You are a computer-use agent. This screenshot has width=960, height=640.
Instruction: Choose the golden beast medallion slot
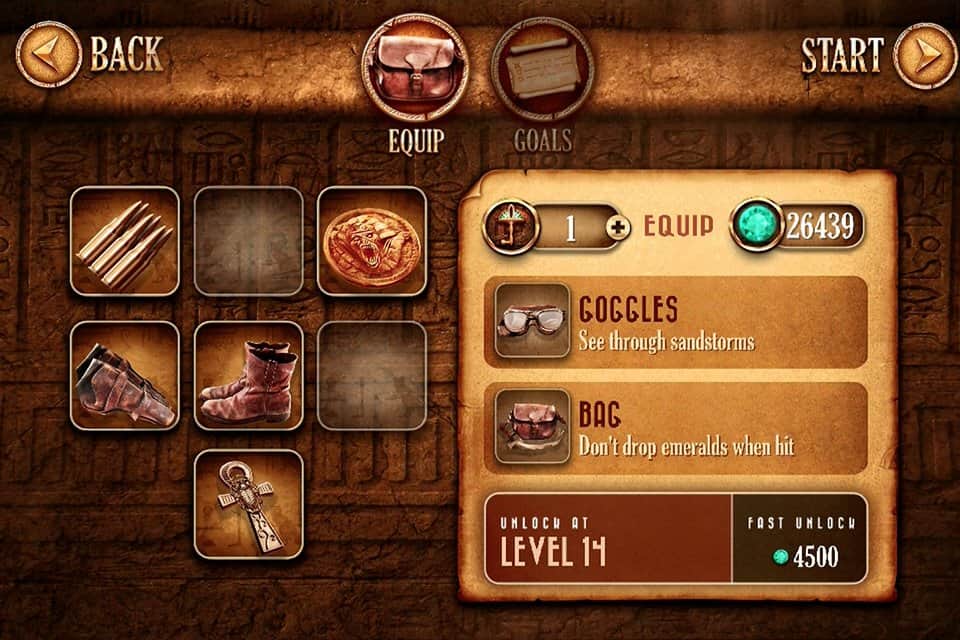pos(372,241)
